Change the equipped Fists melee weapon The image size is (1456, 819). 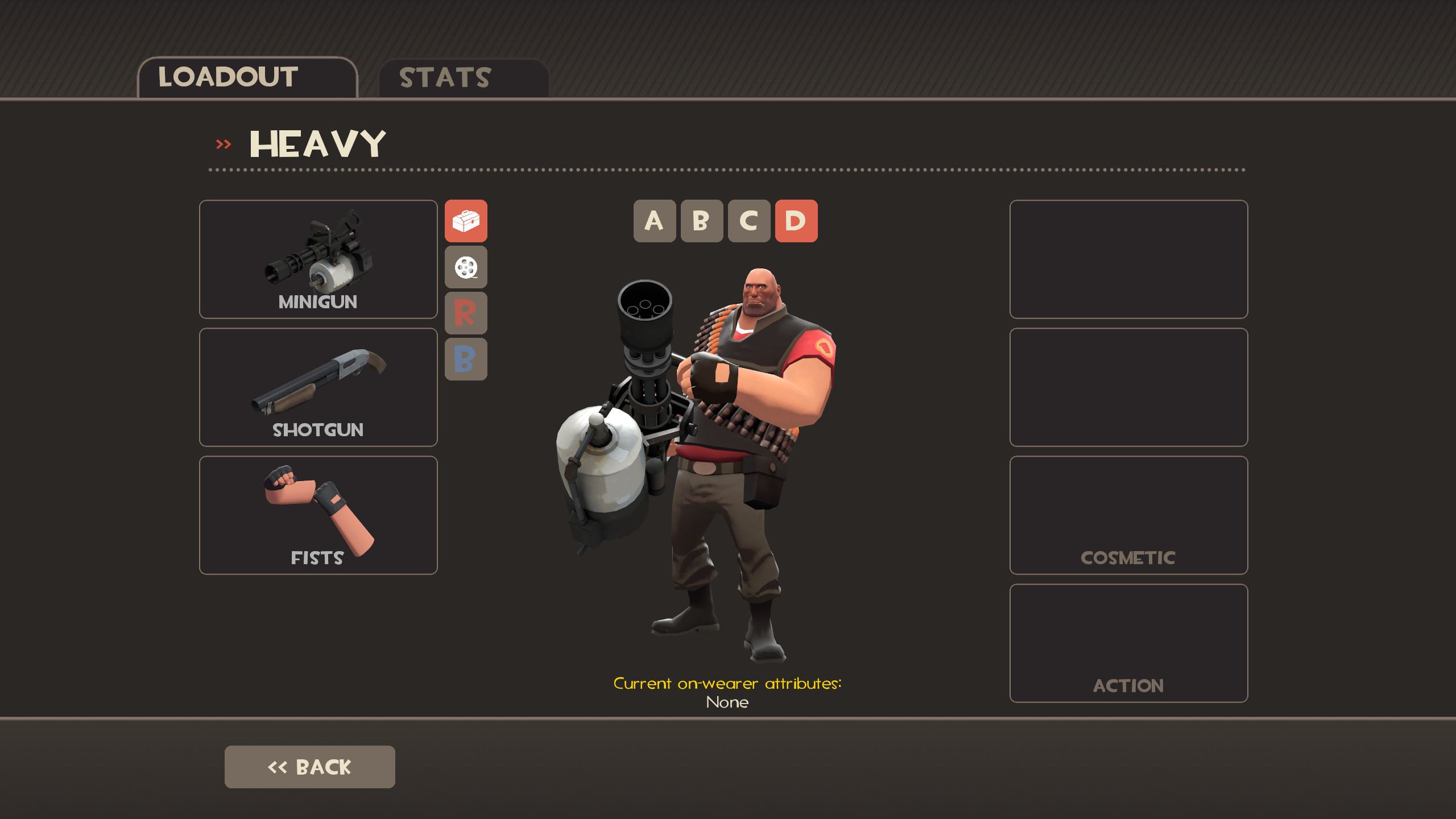[x=317, y=515]
